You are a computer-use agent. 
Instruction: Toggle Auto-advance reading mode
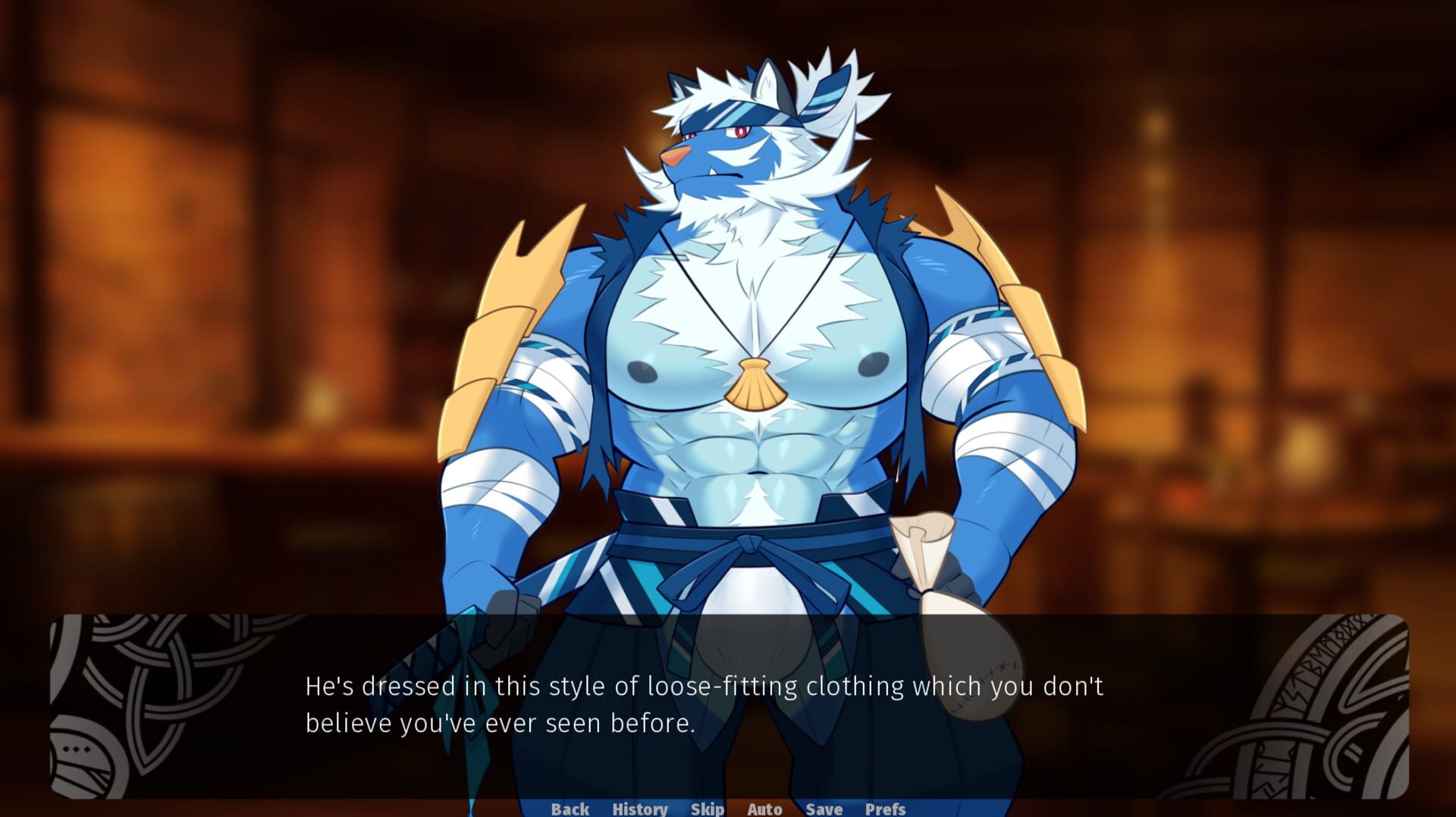(x=764, y=808)
